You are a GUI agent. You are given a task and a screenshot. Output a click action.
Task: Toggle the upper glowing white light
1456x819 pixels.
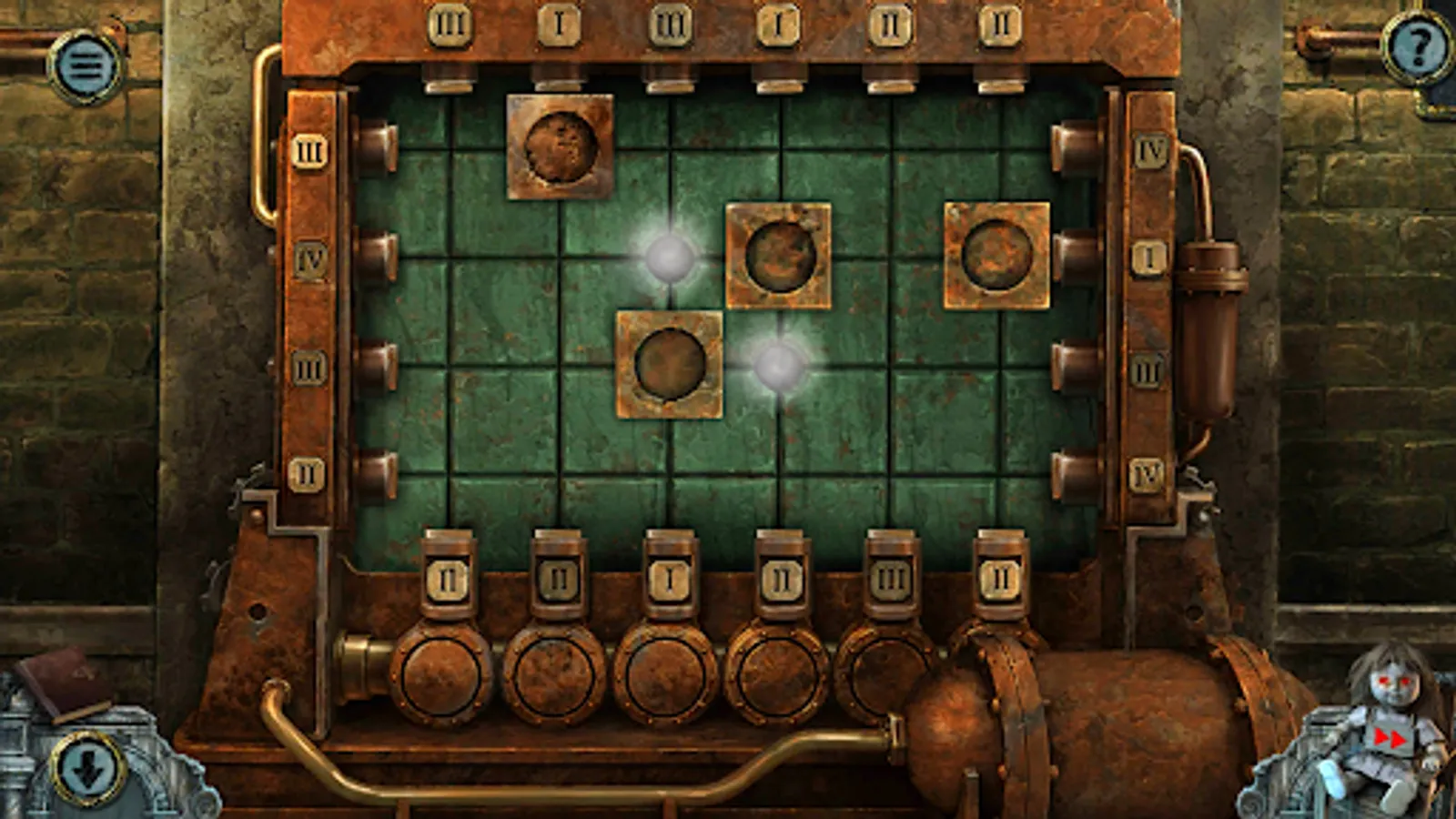(671, 258)
